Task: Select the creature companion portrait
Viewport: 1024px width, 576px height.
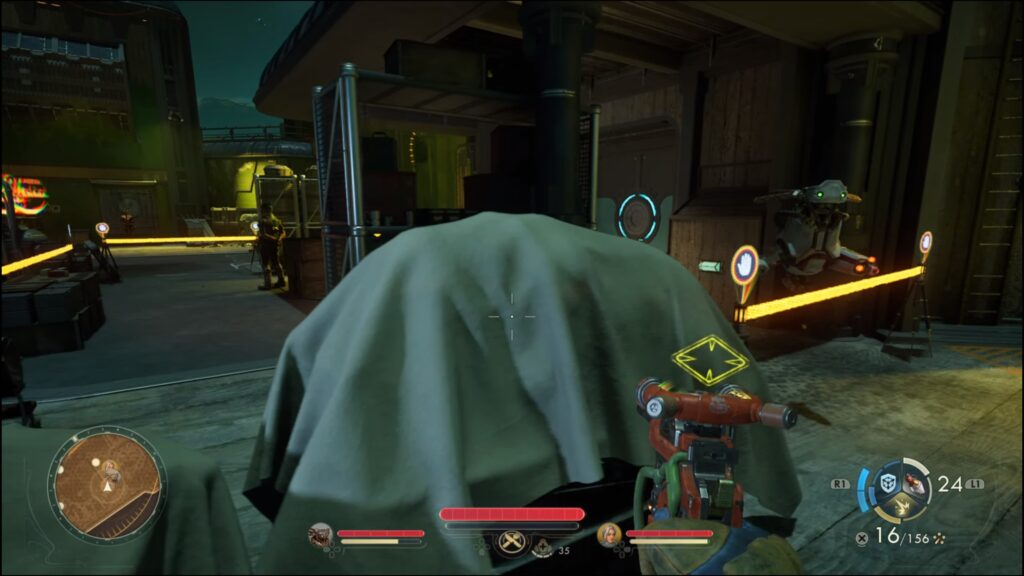Action: (x=321, y=535)
